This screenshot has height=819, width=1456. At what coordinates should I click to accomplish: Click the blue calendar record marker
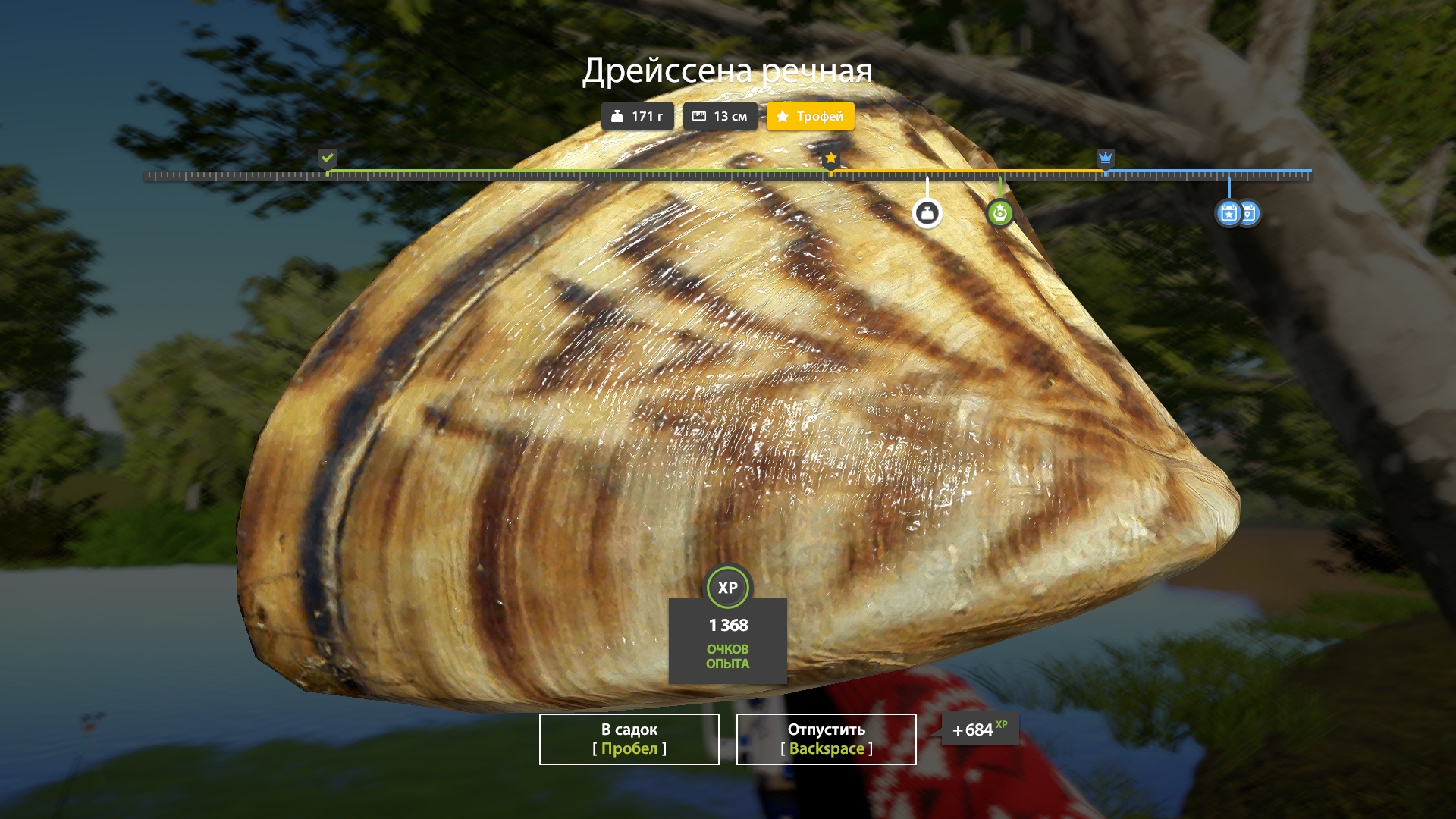pos(1229,213)
